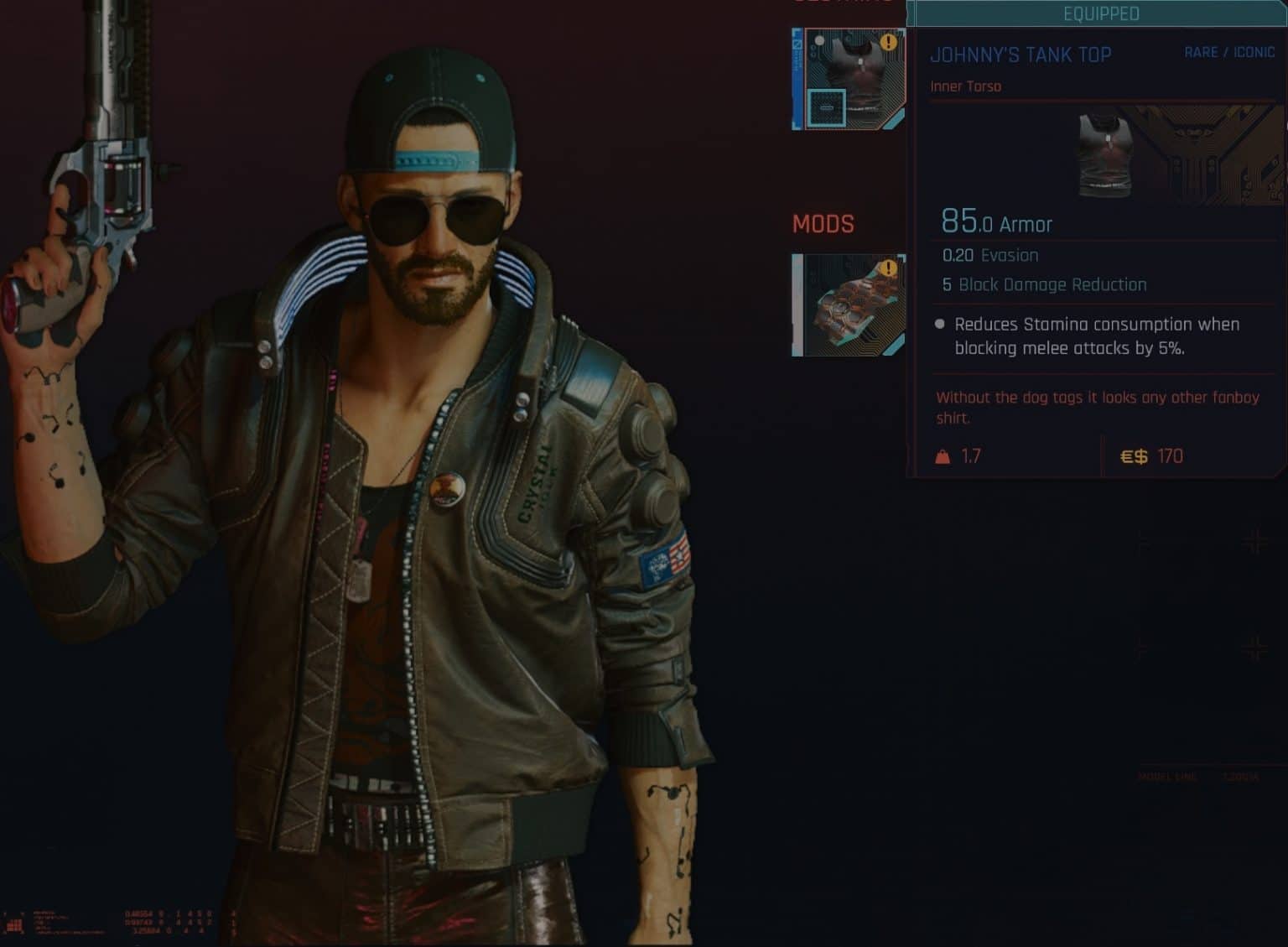Click the highlighted mod socket square on clothing icon
Screen dimensions: 1288x947
coord(828,107)
